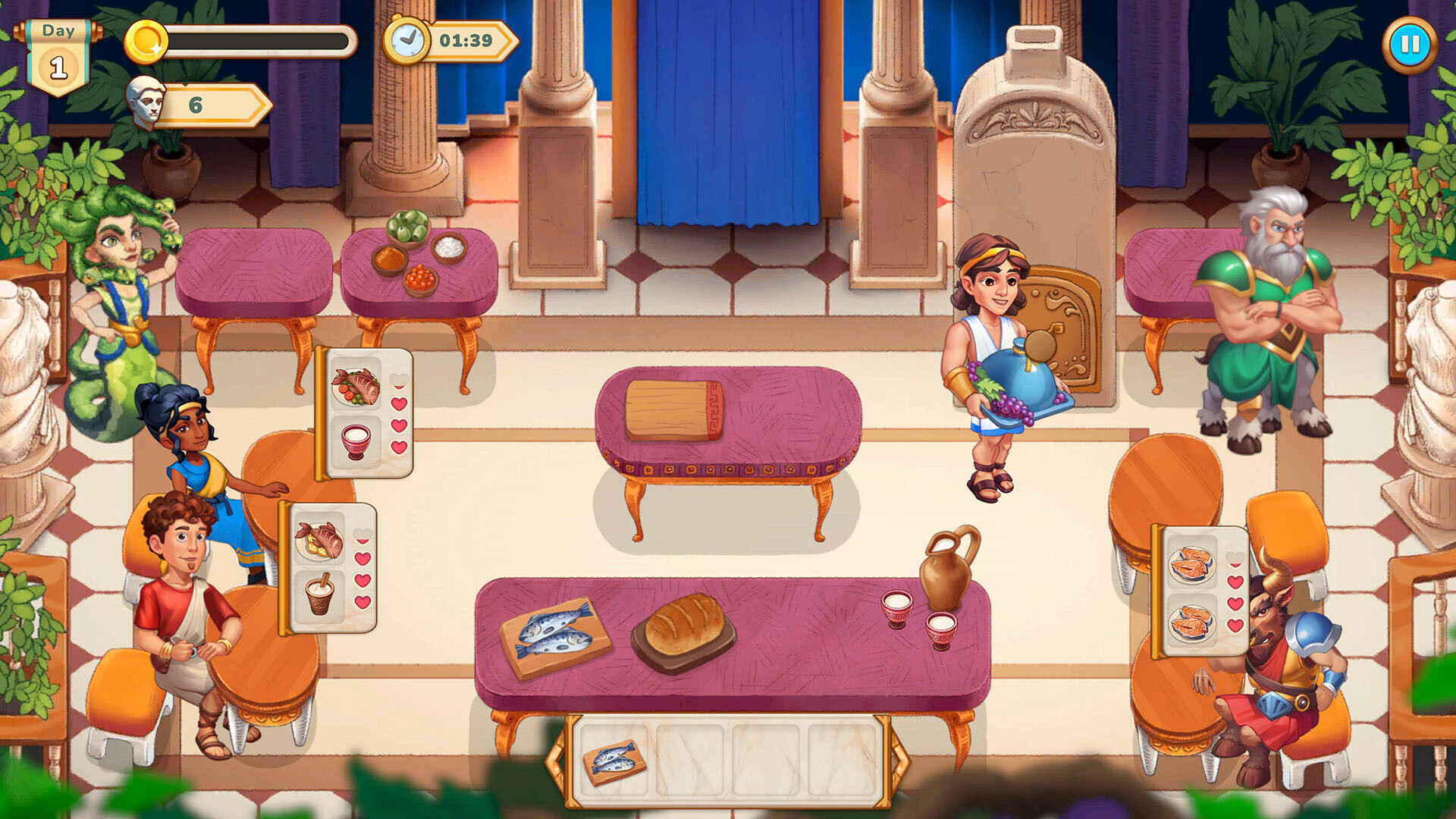
Task: Click the fish dish on the first order ticket
Action: click(x=356, y=387)
